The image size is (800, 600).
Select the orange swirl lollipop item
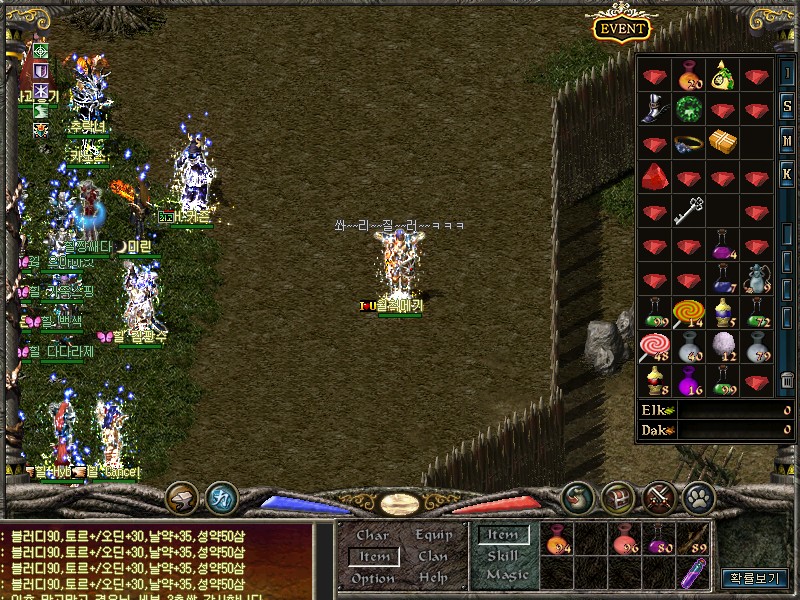[688, 314]
